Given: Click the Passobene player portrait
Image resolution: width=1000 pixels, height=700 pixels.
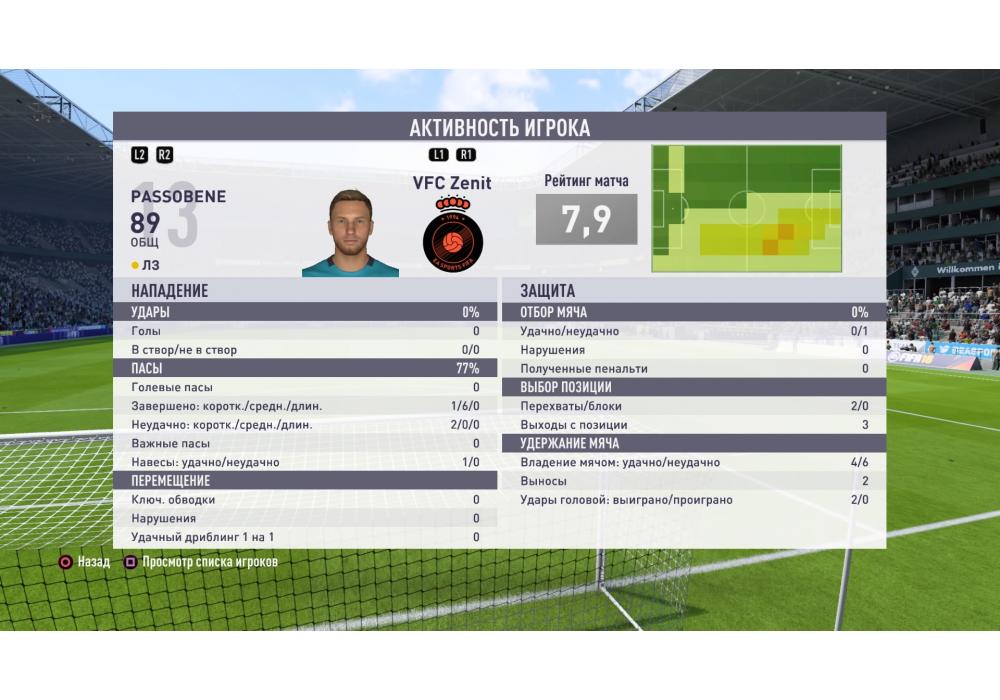Looking at the screenshot, I should click(350, 233).
